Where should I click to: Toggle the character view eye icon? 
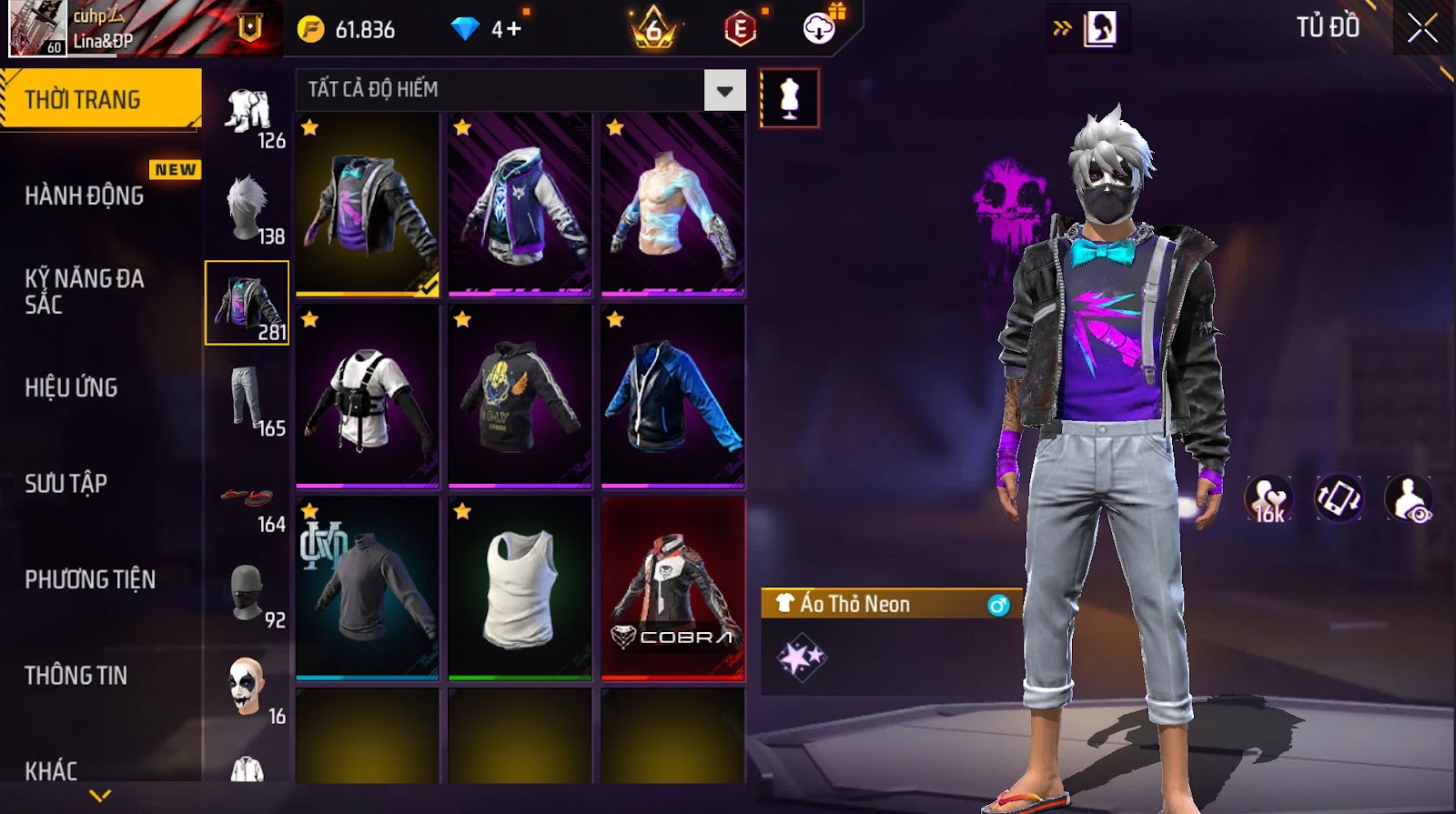1408,499
